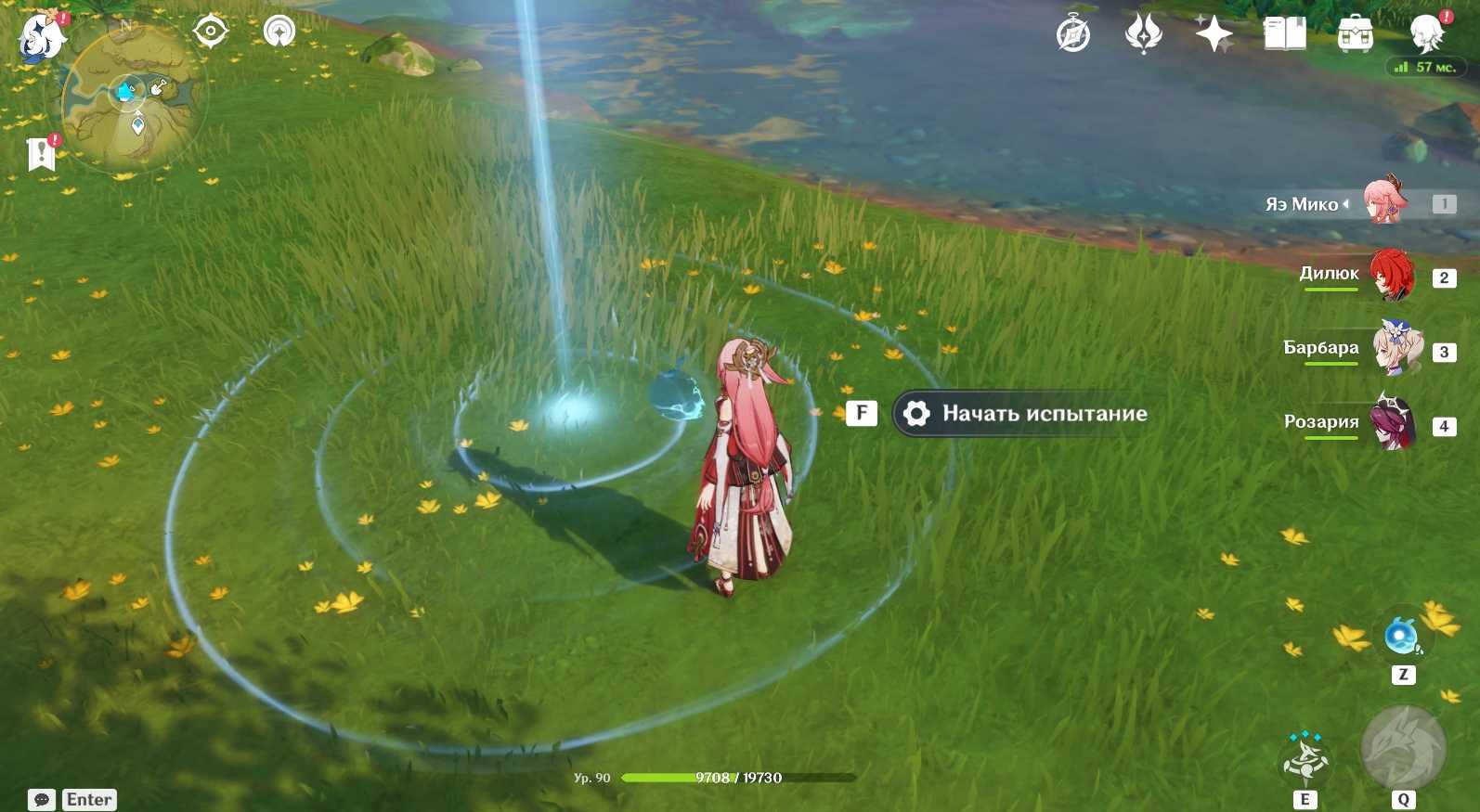Select active character Яэ Мико
1480x812 pixels.
pyautogui.click(x=1383, y=202)
